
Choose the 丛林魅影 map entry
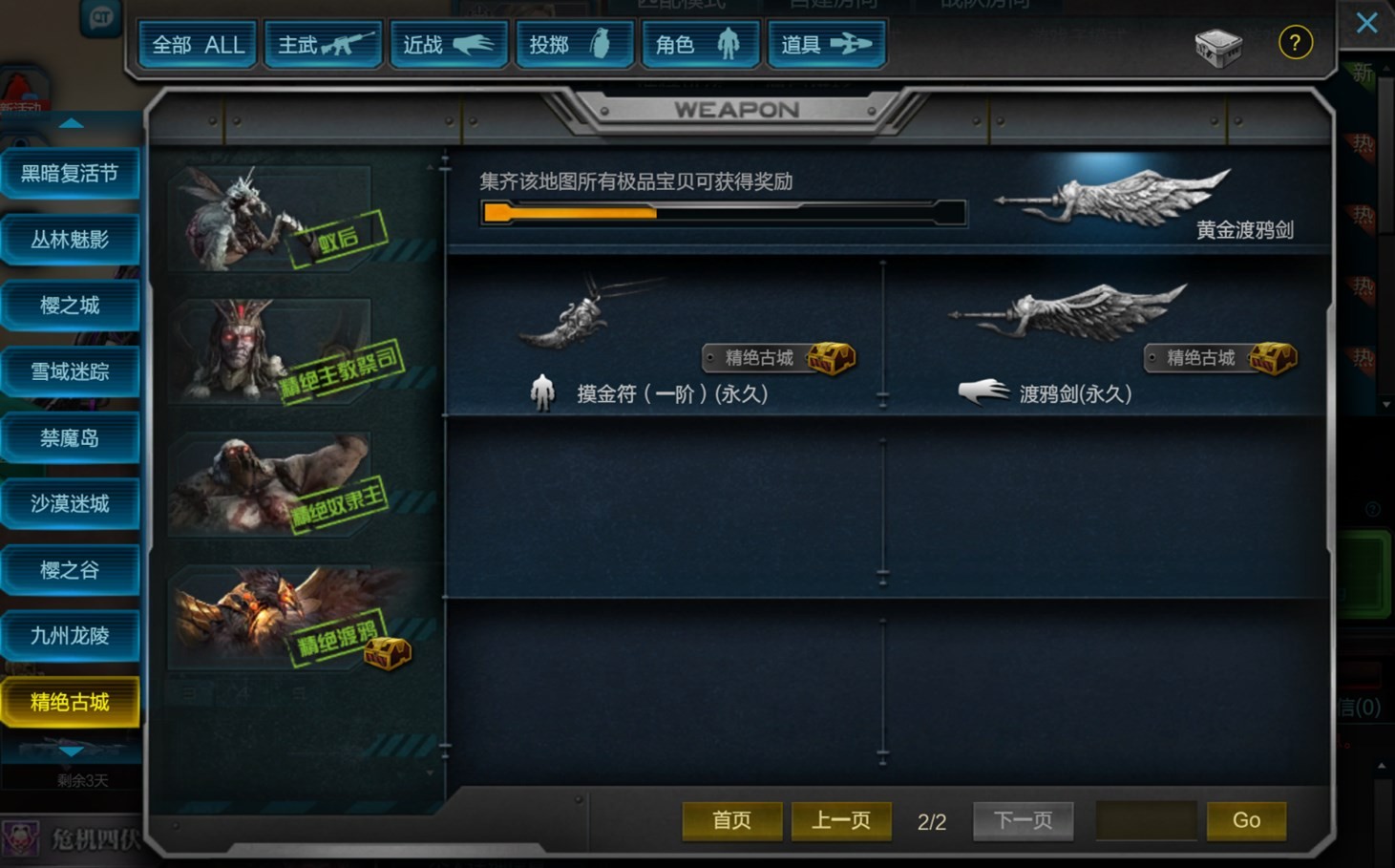tap(70, 240)
